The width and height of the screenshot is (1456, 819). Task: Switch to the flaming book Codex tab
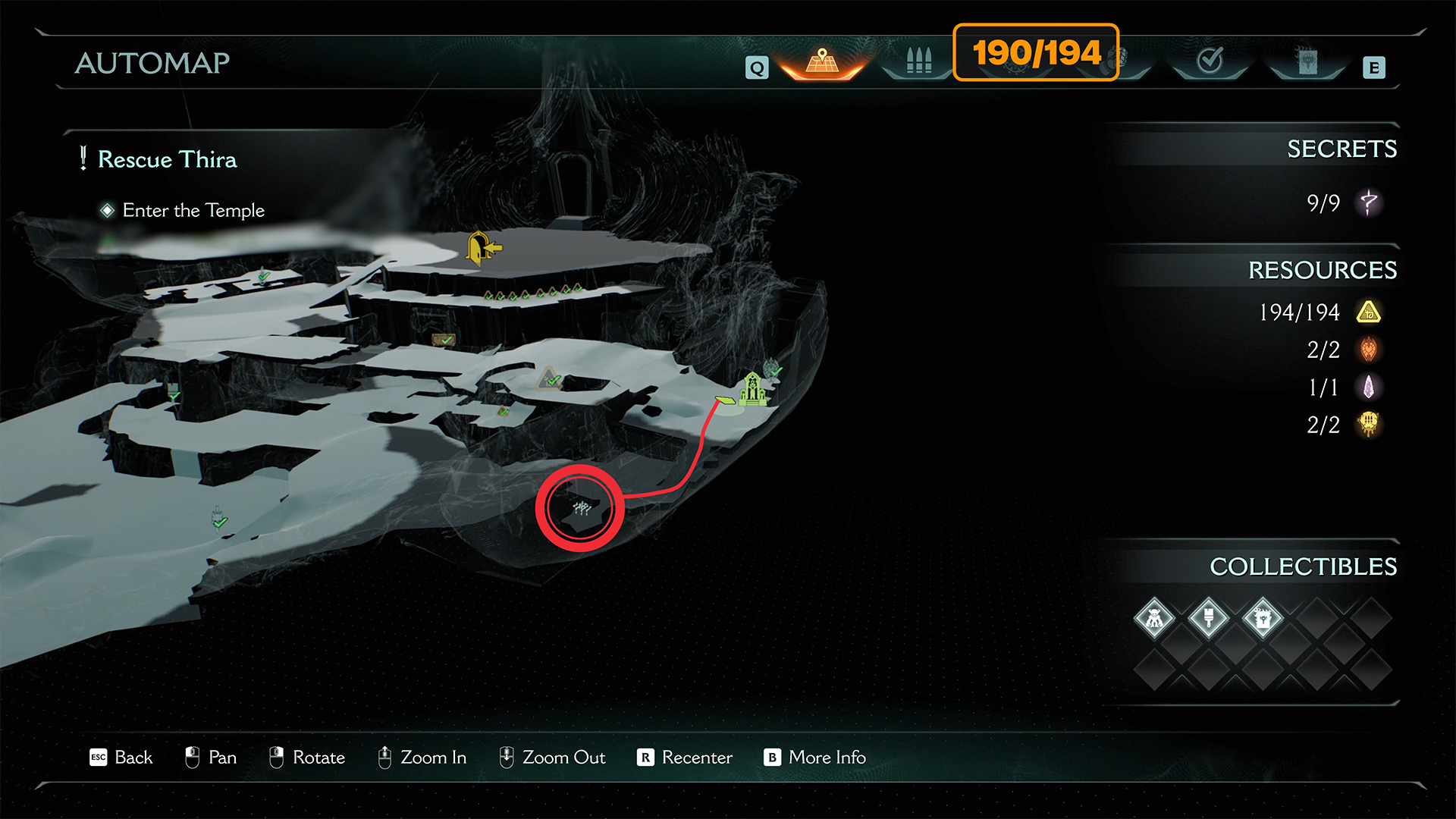tap(1307, 61)
